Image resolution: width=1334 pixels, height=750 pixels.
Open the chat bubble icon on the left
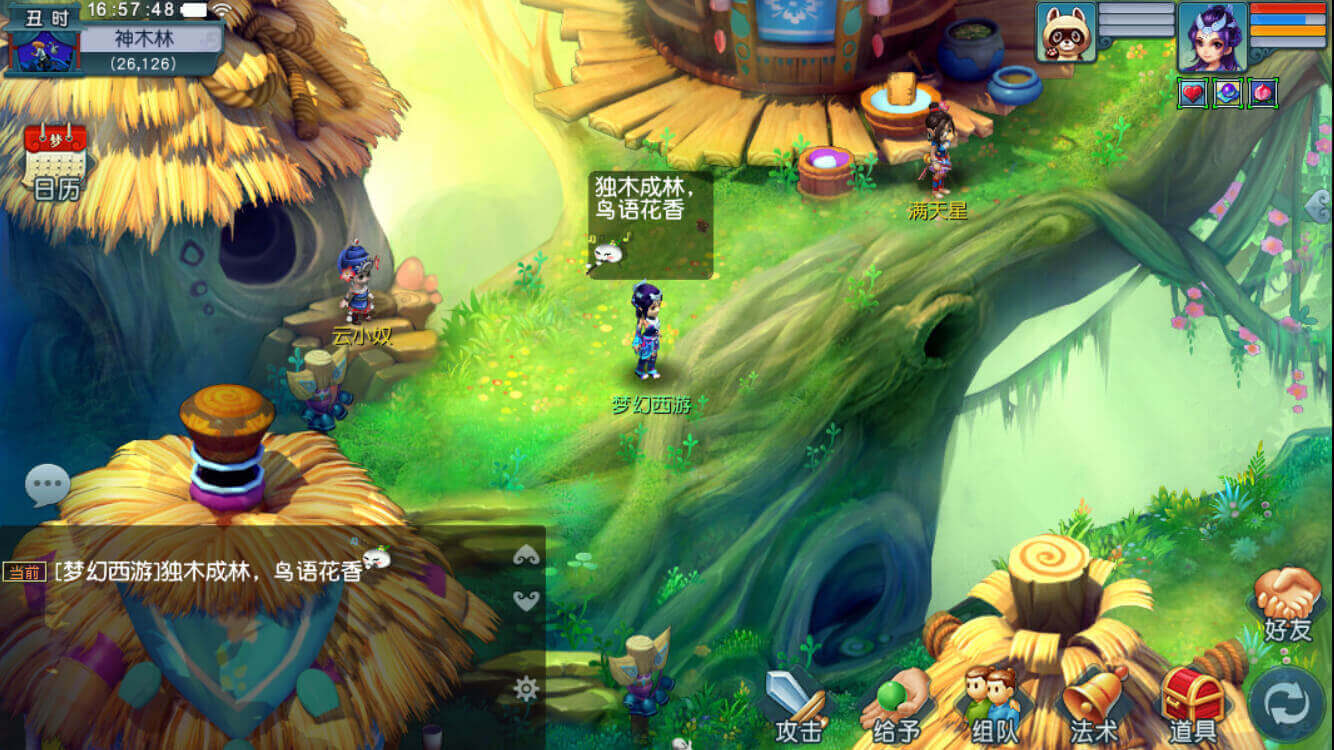point(46,485)
